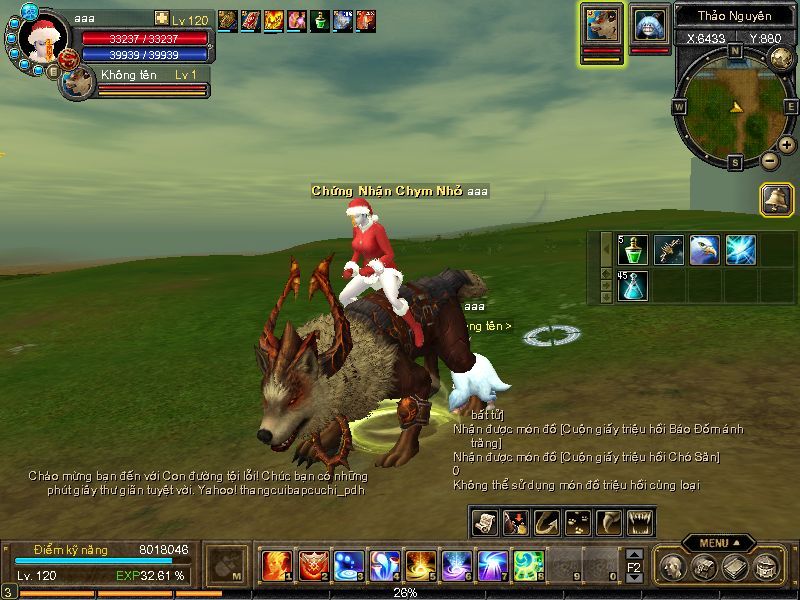
Task: Activate the green swirl skill in slot 8
Action: click(528, 566)
